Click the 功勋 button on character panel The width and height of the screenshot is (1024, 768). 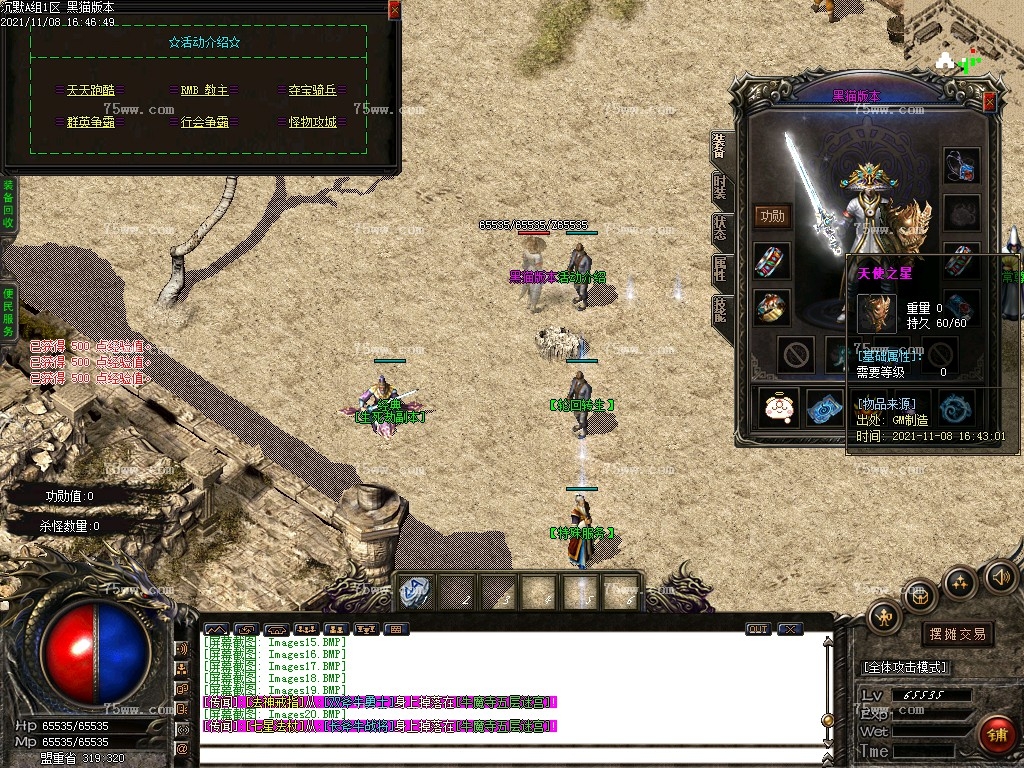(x=771, y=216)
